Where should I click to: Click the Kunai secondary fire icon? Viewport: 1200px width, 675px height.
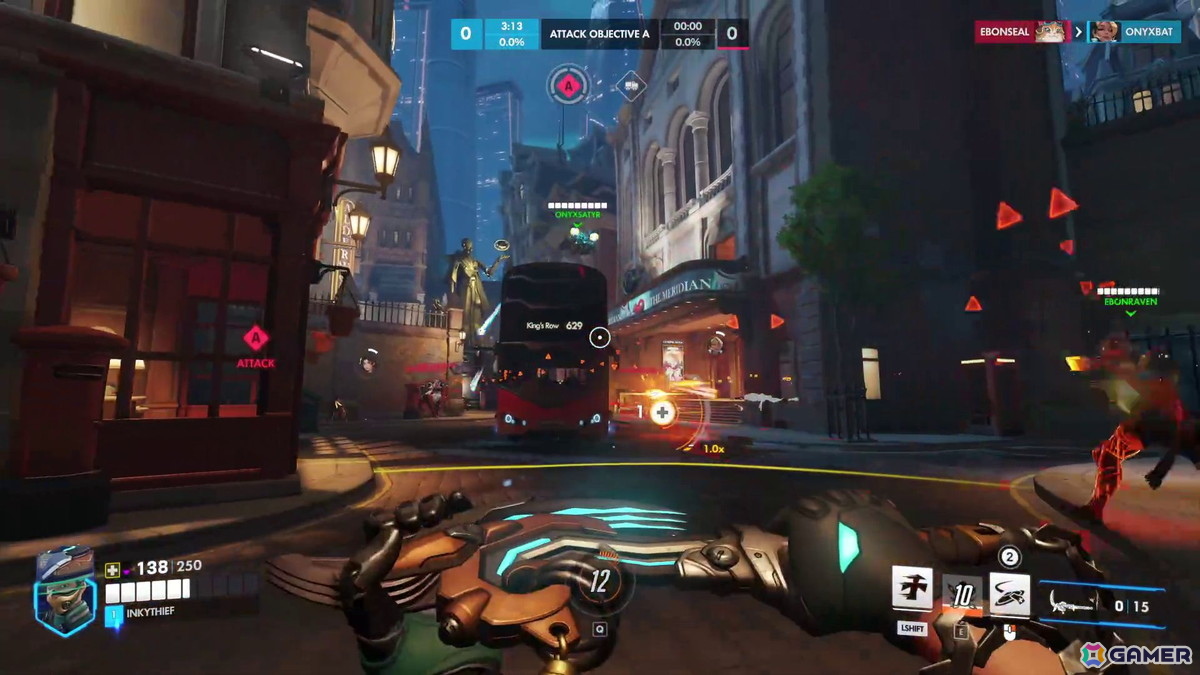coord(1010,594)
